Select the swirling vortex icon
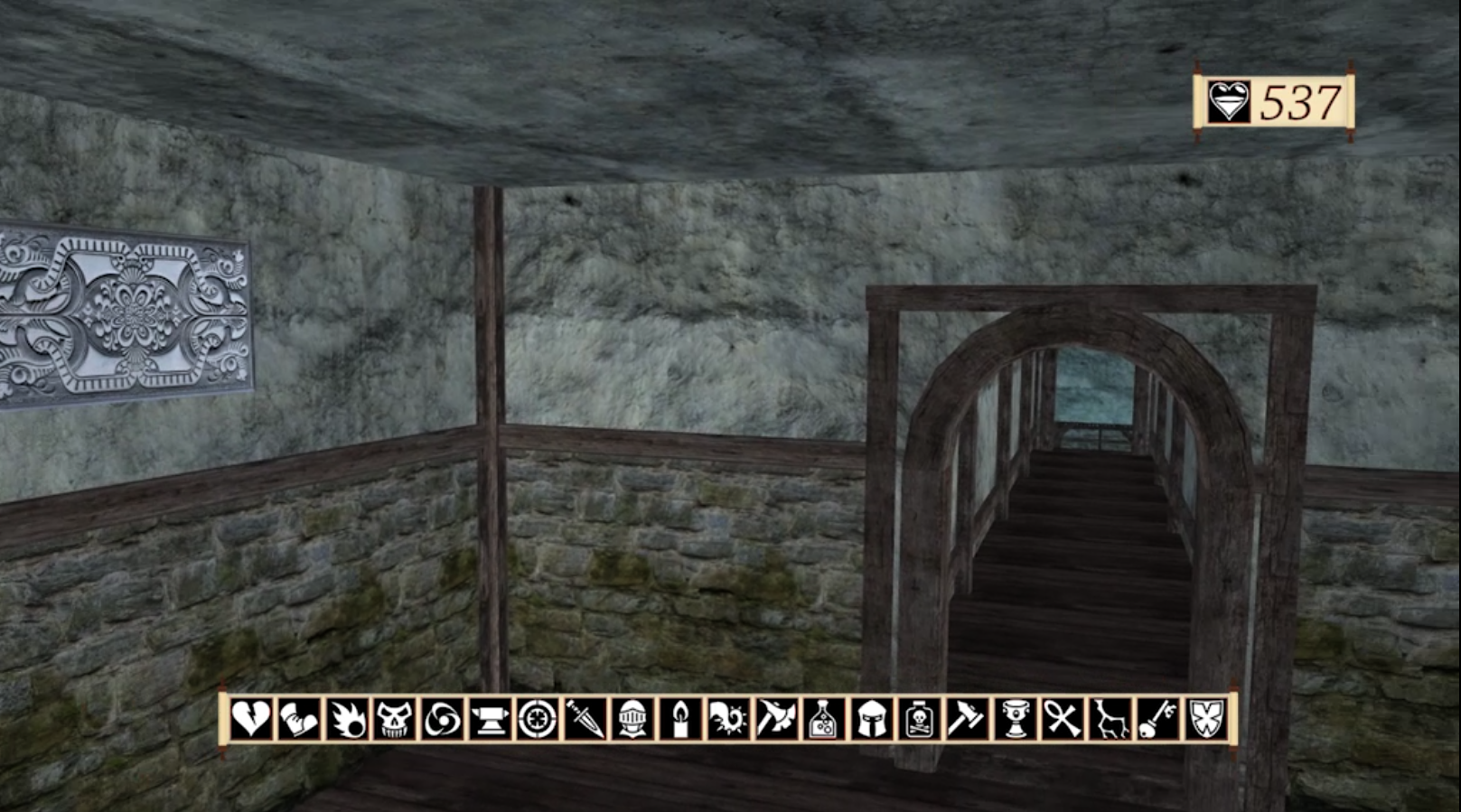 [442, 720]
